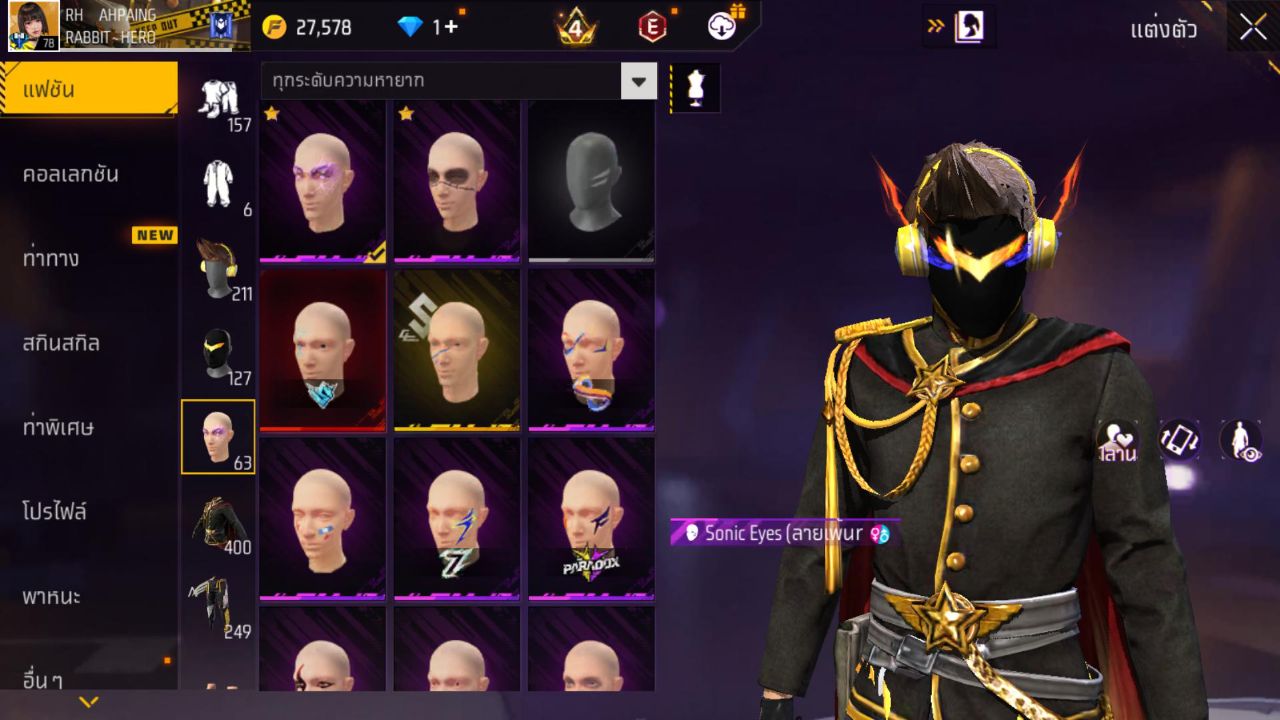Select the jacket category showing 400 items
Screen dimensions: 1280x720
point(219,519)
